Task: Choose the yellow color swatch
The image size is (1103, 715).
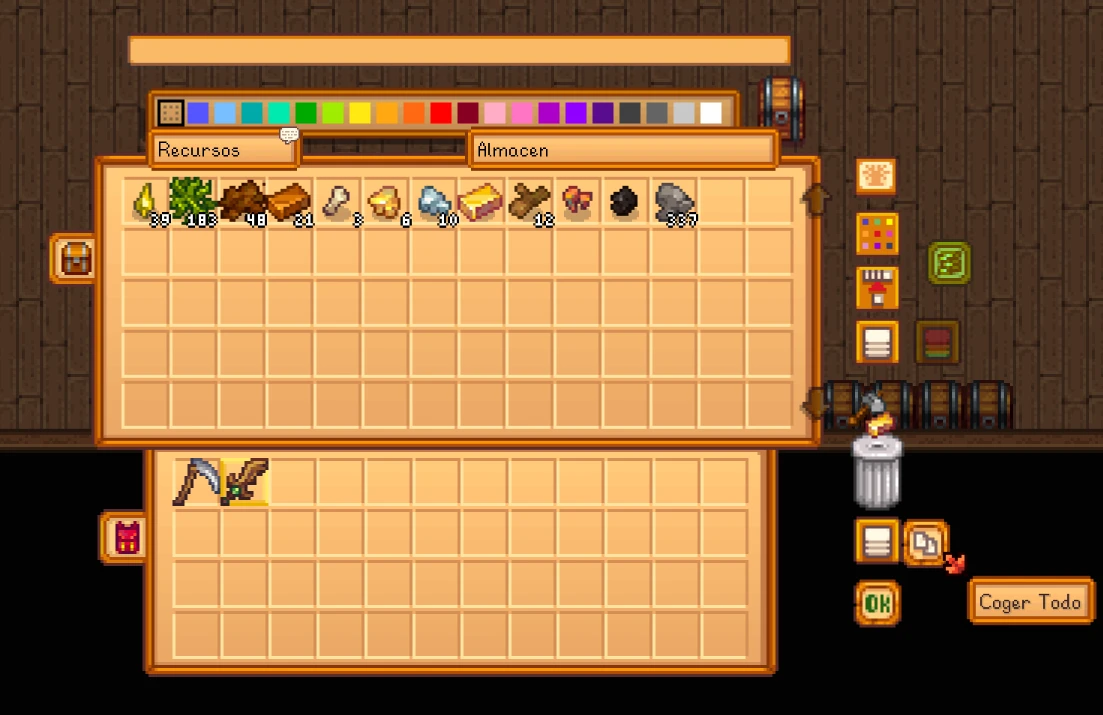Action: pyautogui.click(x=360, y=113)
